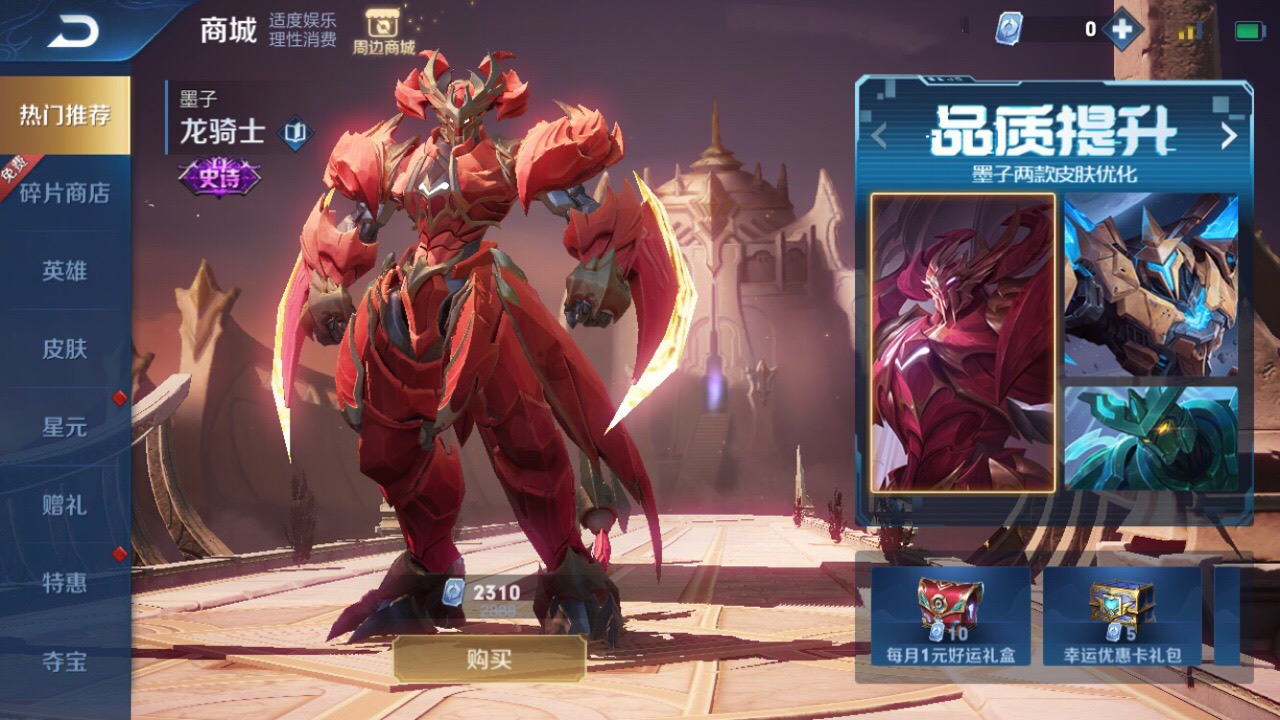The height and width of the screenshot is (720, 1280).
Task: Show the 特惠 discounts tab
Action: coord(65,583)
